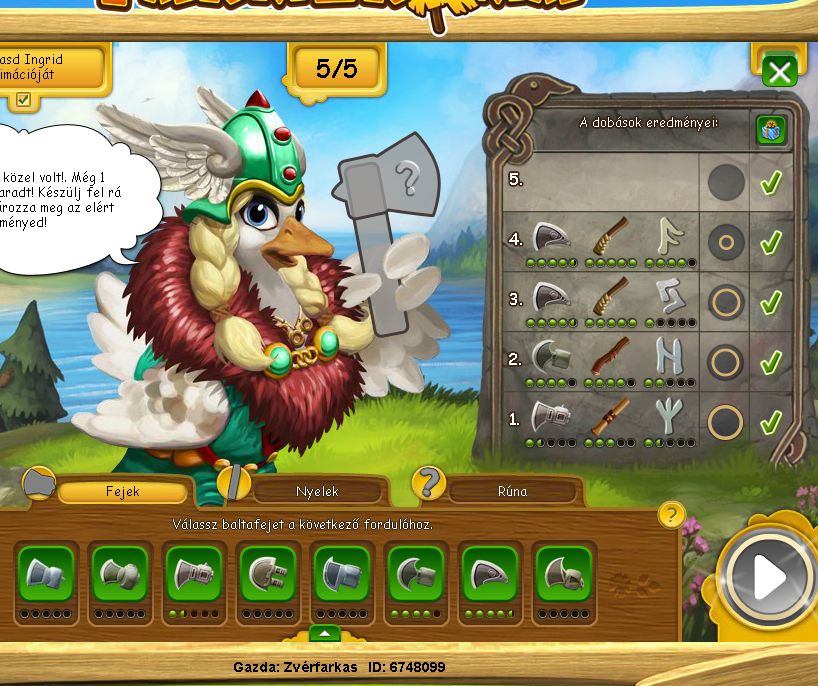Screen dimensions: 818x686
Task: Close the axe throwing window
Action: pos(779,71)
